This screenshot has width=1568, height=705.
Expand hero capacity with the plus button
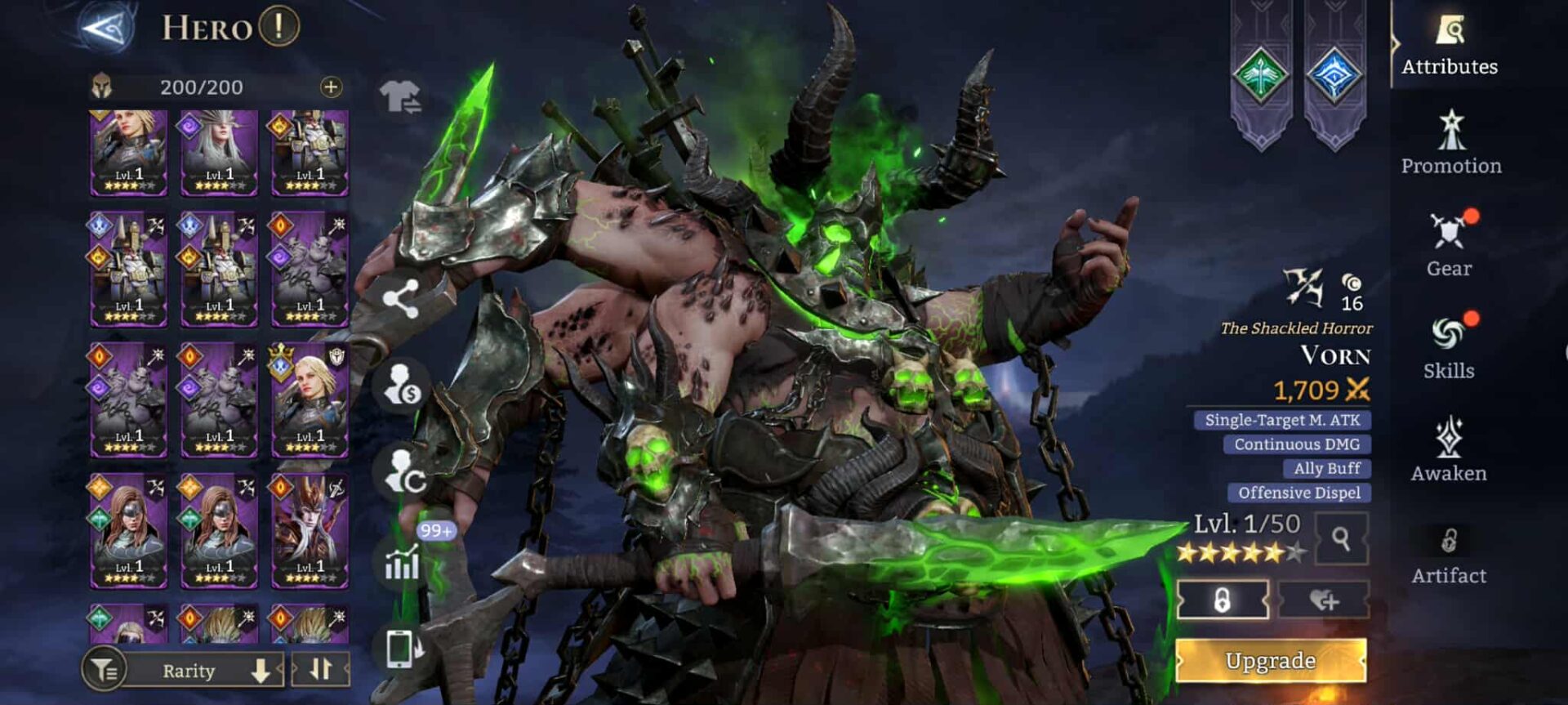point(331,87)
